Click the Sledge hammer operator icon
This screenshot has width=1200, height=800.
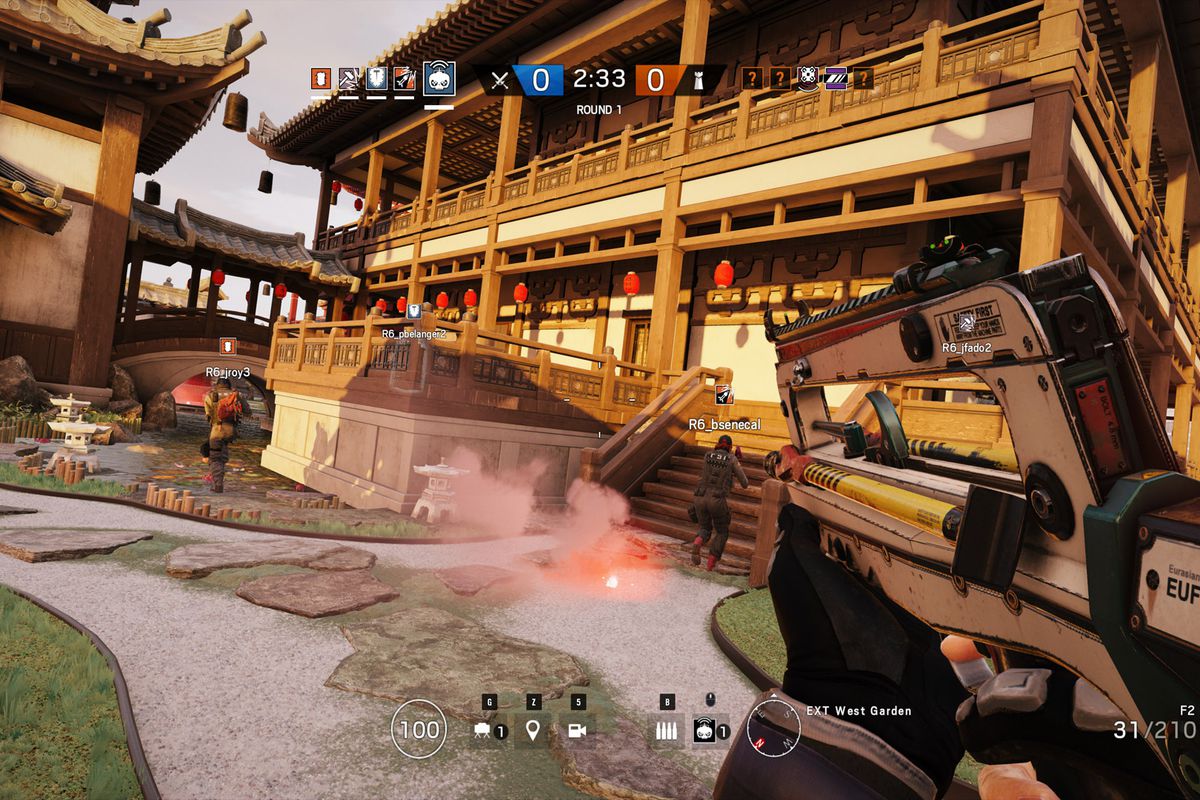pyautogui.click(x=348, y=78)
